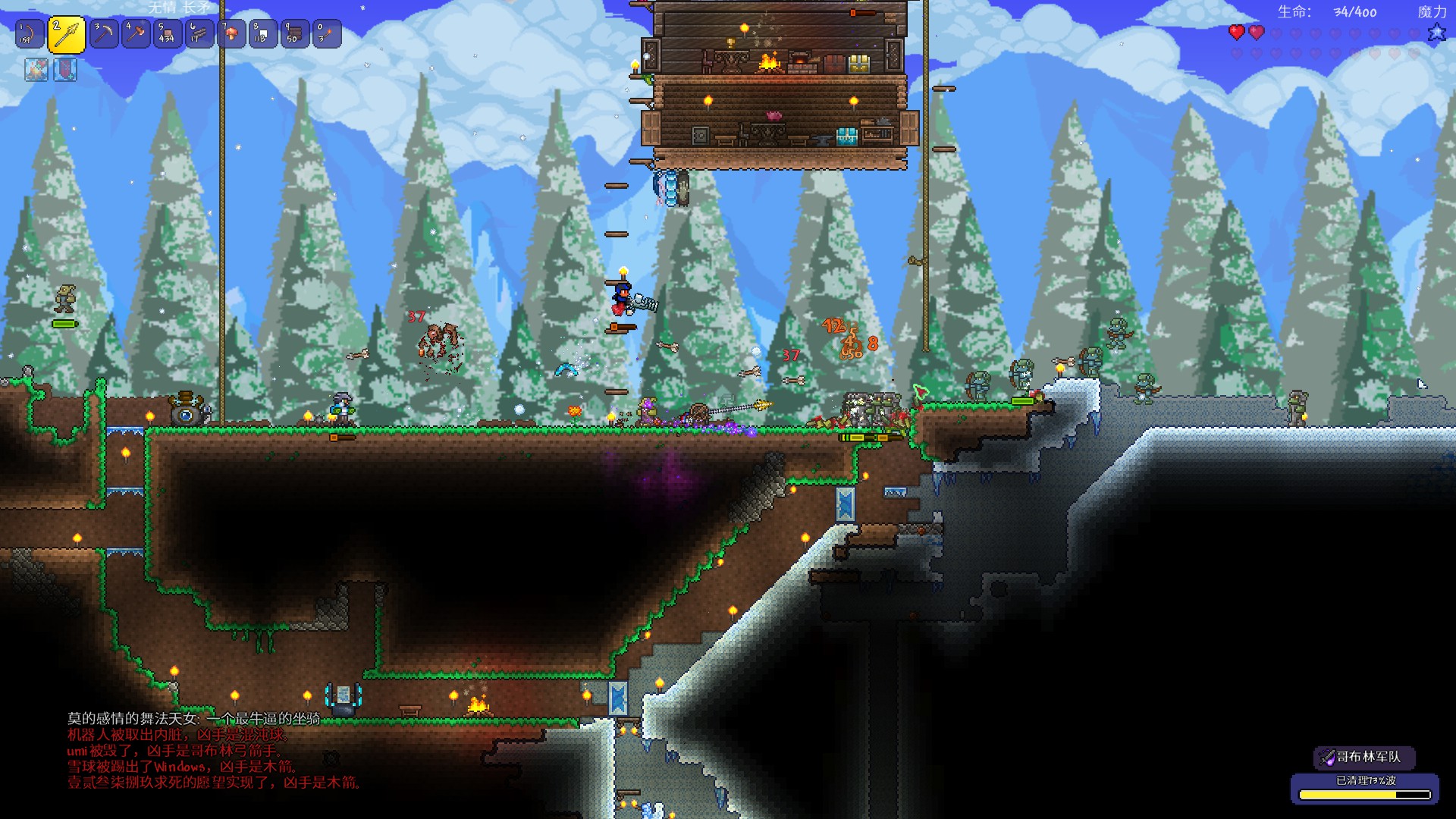Click the campfire Cozy Fire buff icon
The height and width of the screenshot is (819, 1456).
pos(36,70)
